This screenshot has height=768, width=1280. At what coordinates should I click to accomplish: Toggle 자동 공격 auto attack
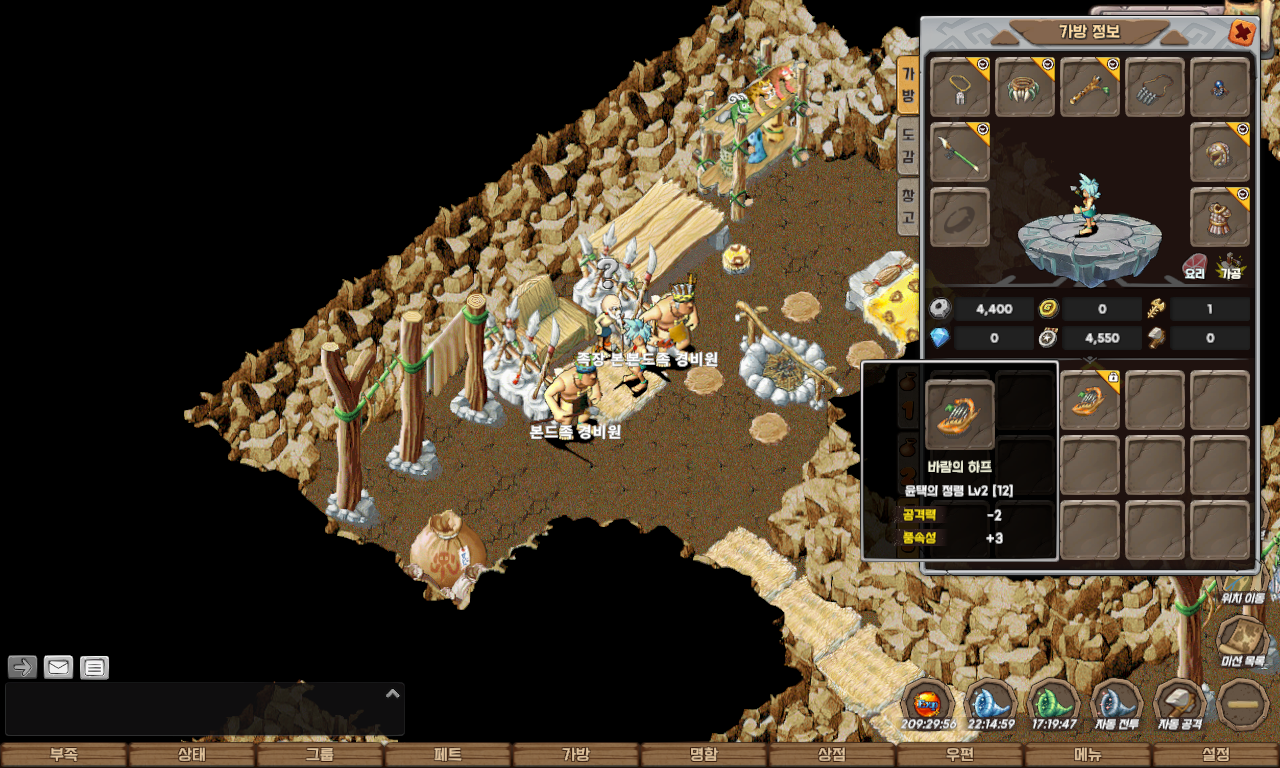pos(1180,705)
